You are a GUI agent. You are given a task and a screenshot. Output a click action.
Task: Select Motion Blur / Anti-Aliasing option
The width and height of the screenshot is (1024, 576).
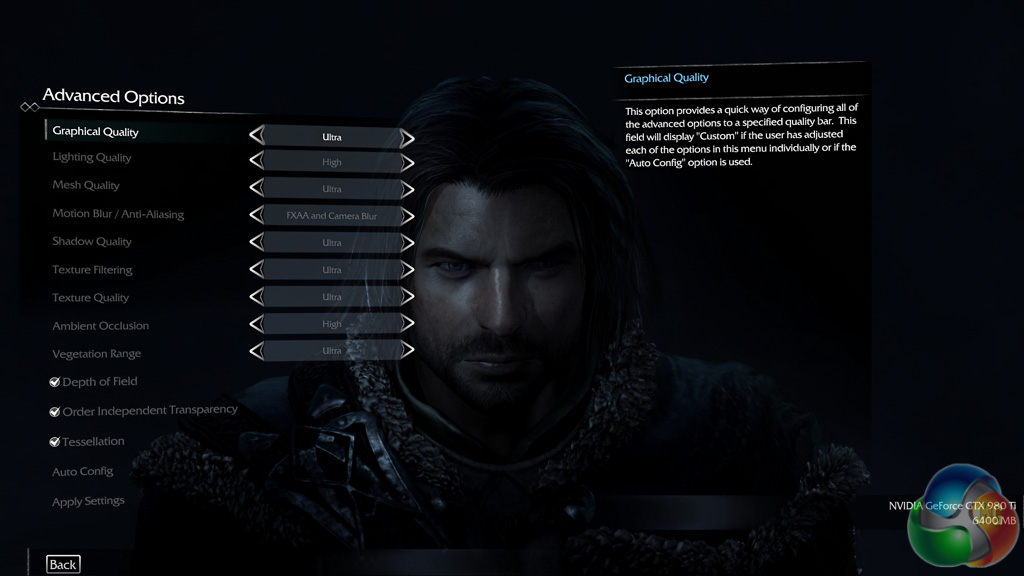click(118, 214)
